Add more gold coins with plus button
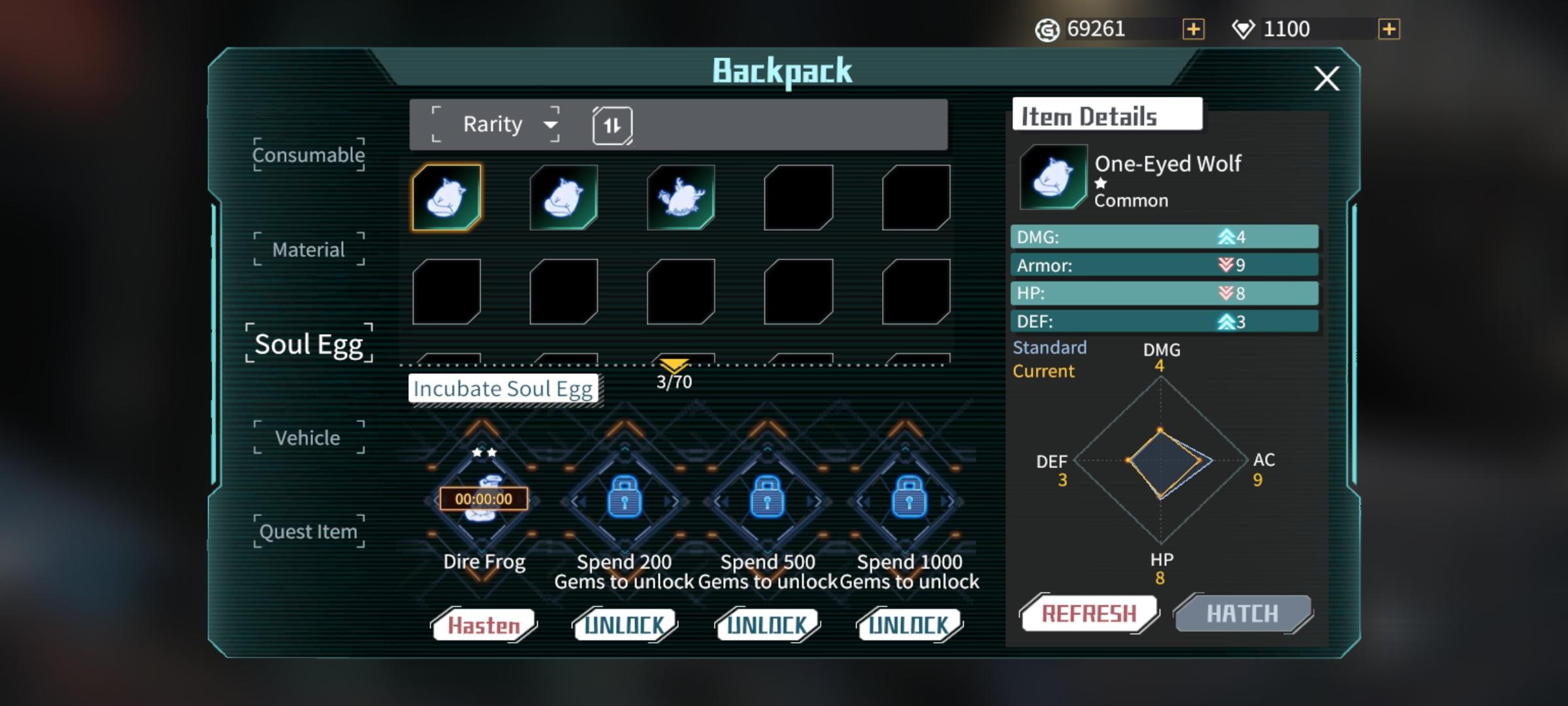Image resolution: width=1568 pixels, height=706 pixels. click(x=1193, y=29)
